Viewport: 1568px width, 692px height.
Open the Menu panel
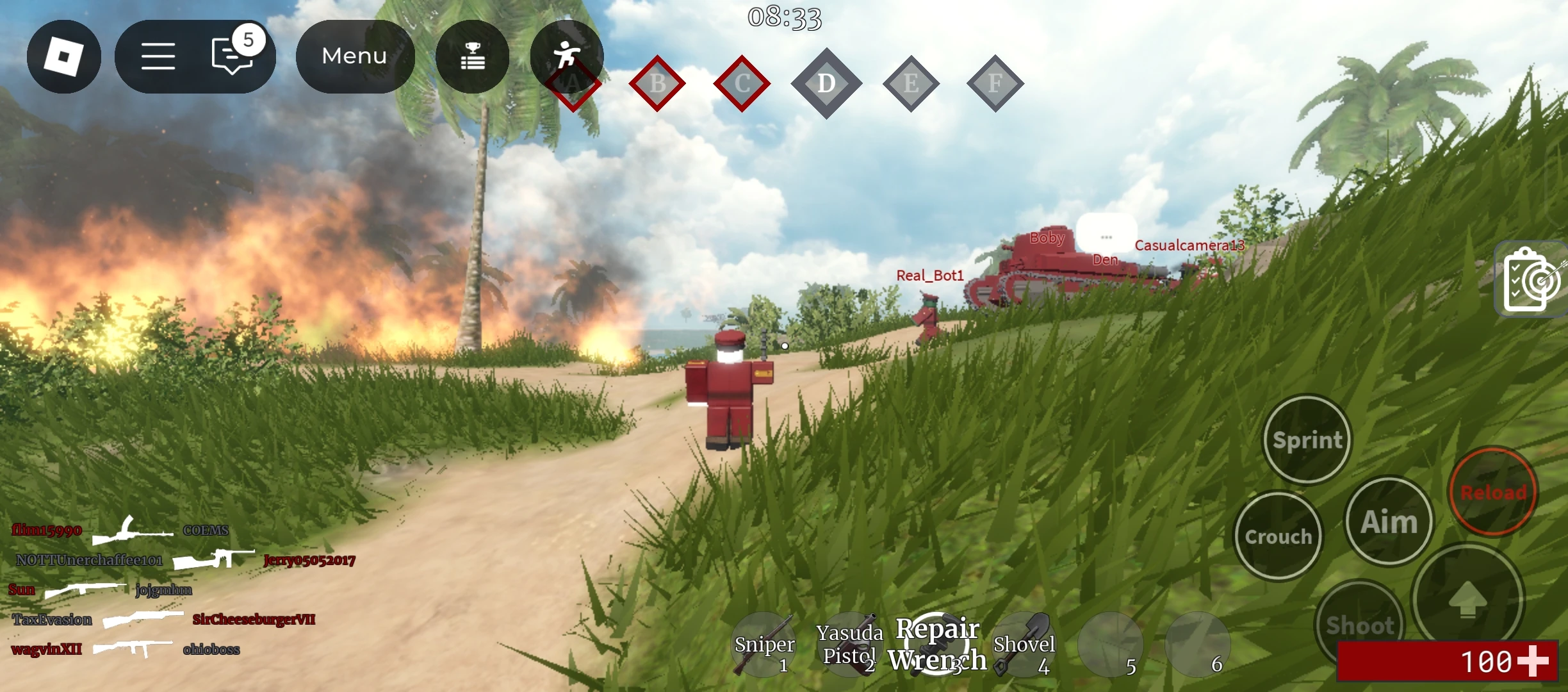[x=355, y=56]
